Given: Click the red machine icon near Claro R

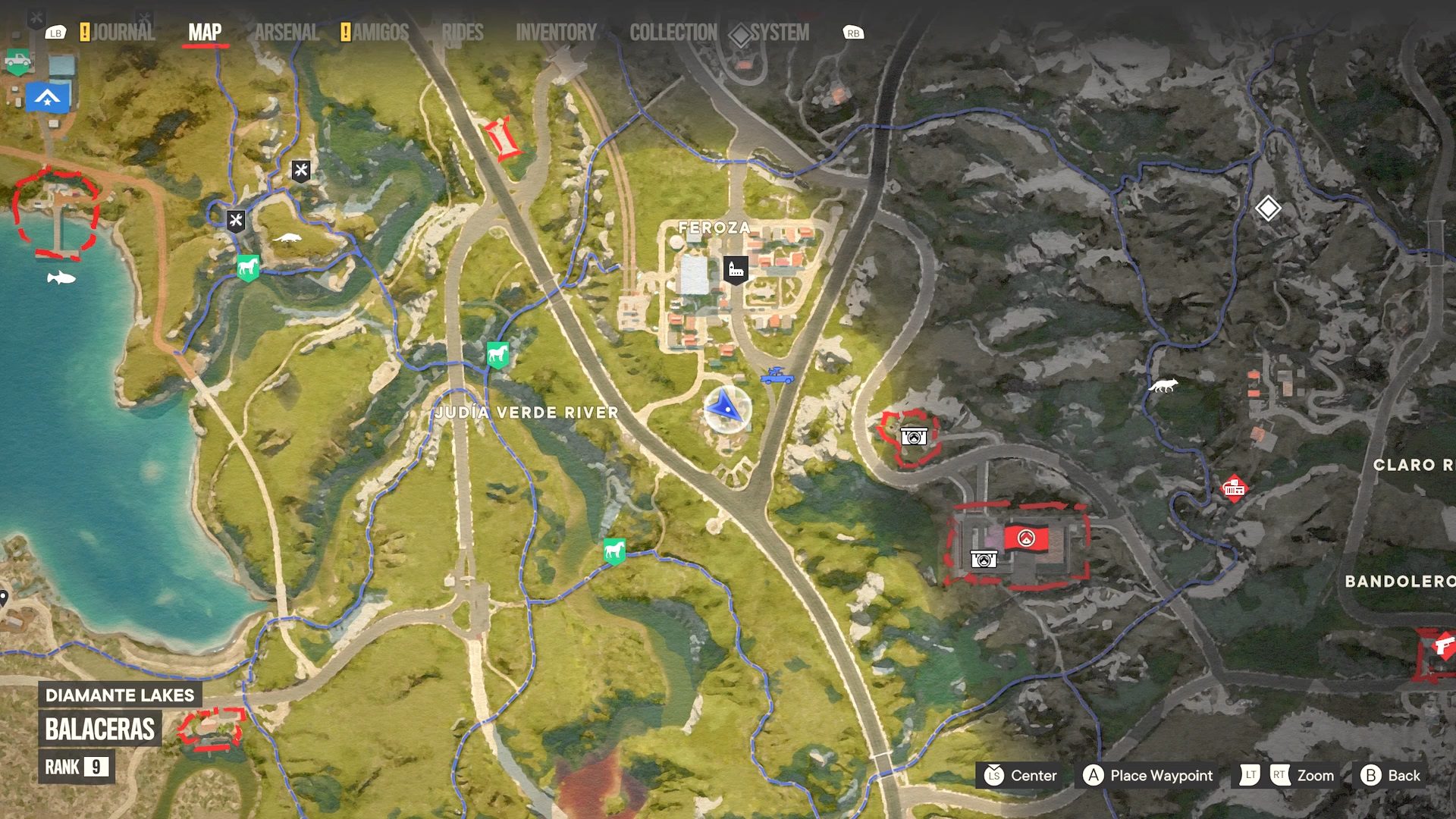Looking at the screenshot, I should (1235, 488).
